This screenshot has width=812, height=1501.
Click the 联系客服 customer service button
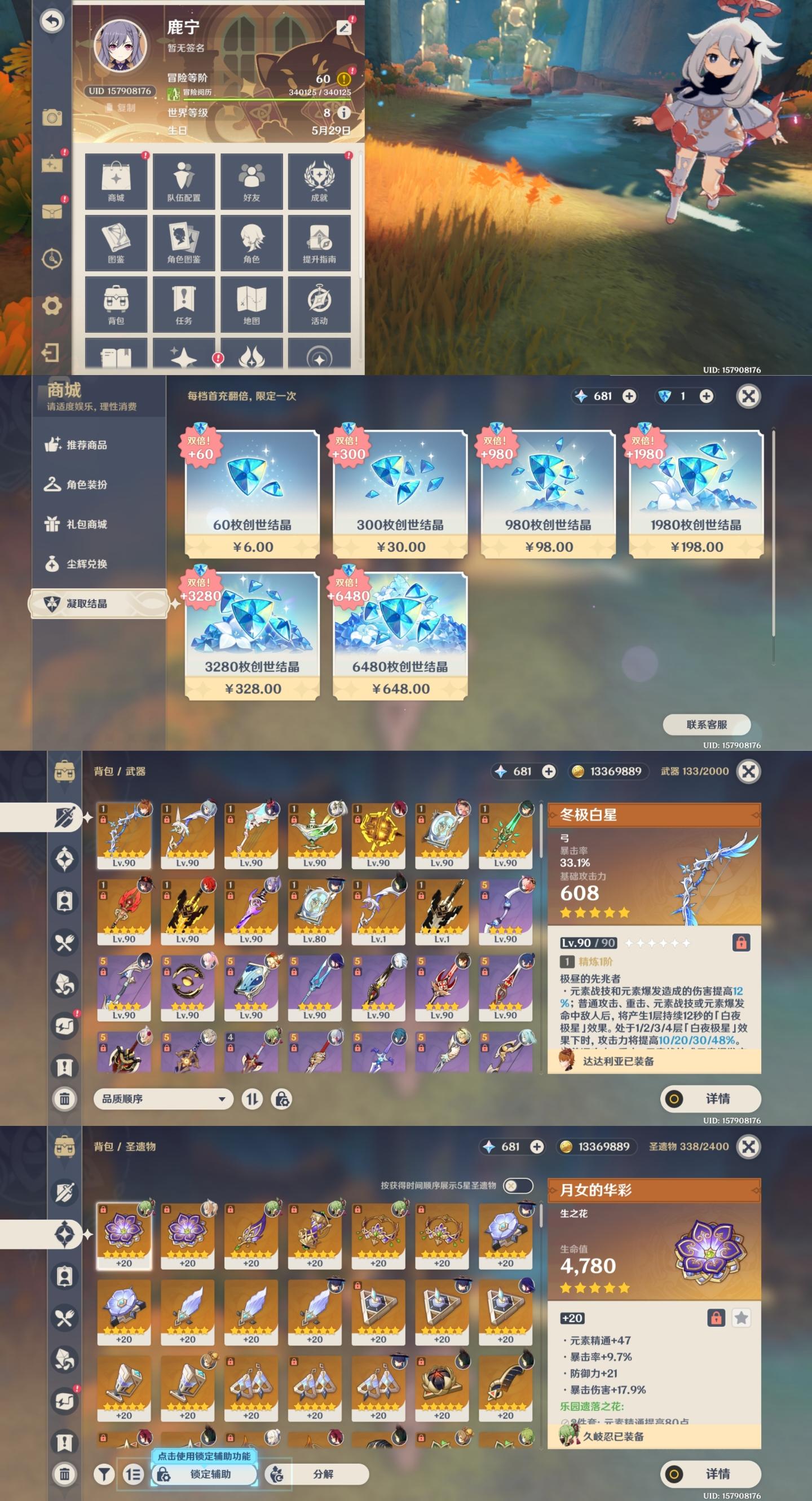tap(707, 725)
